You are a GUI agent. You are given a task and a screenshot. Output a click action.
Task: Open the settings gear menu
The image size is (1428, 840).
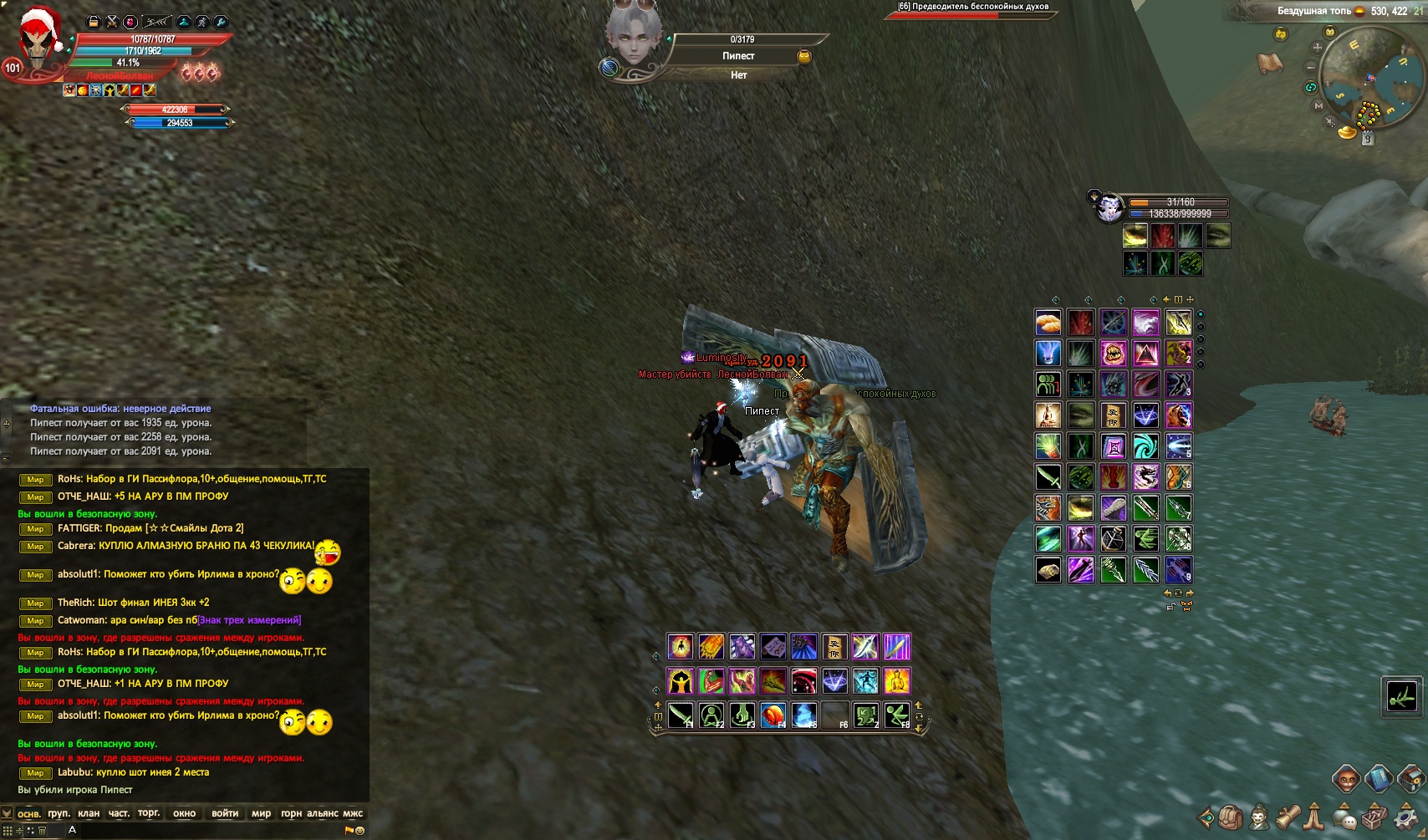[1405, 817]
